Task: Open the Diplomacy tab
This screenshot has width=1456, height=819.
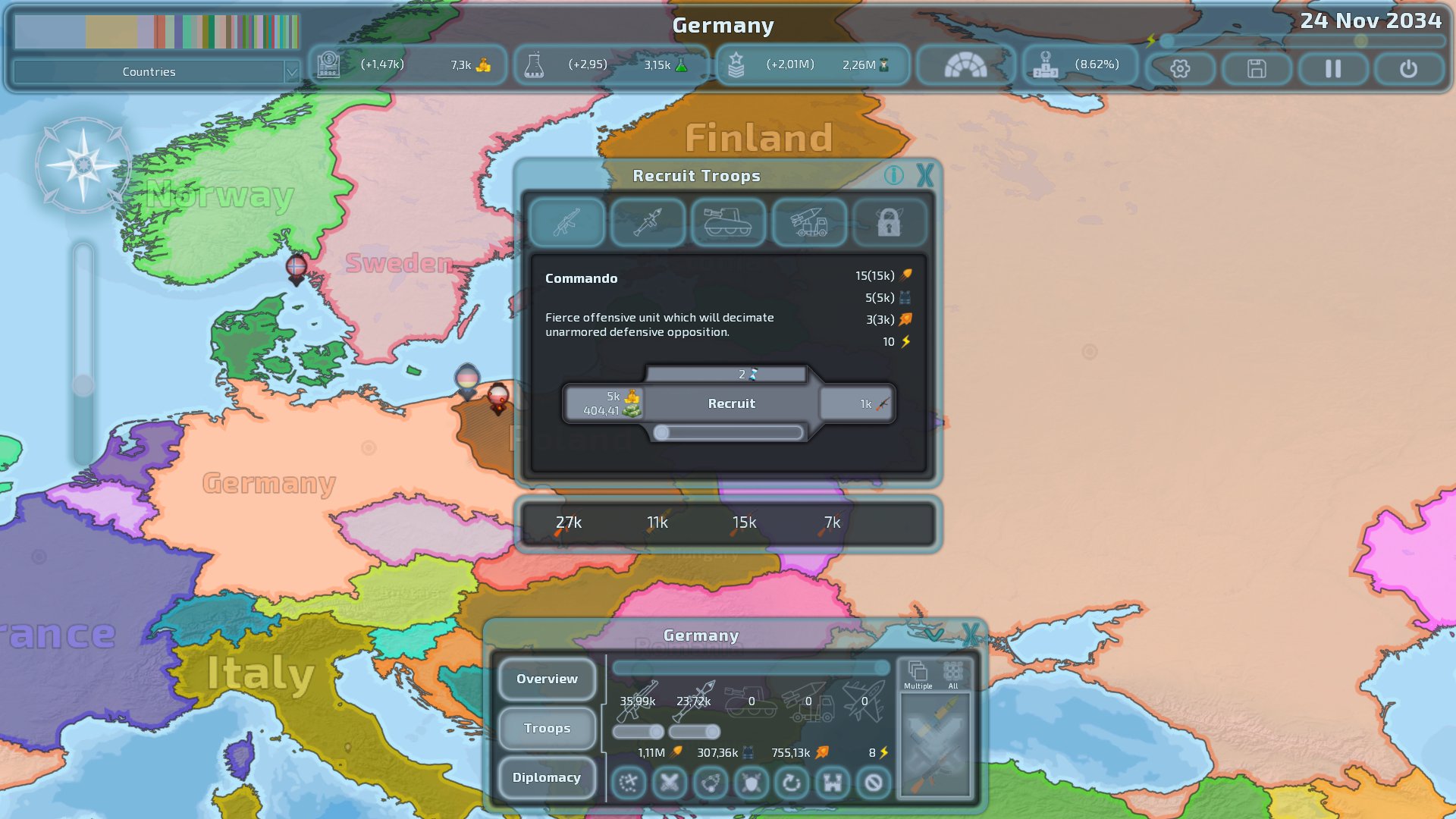Action: click(x=547, y=777)
